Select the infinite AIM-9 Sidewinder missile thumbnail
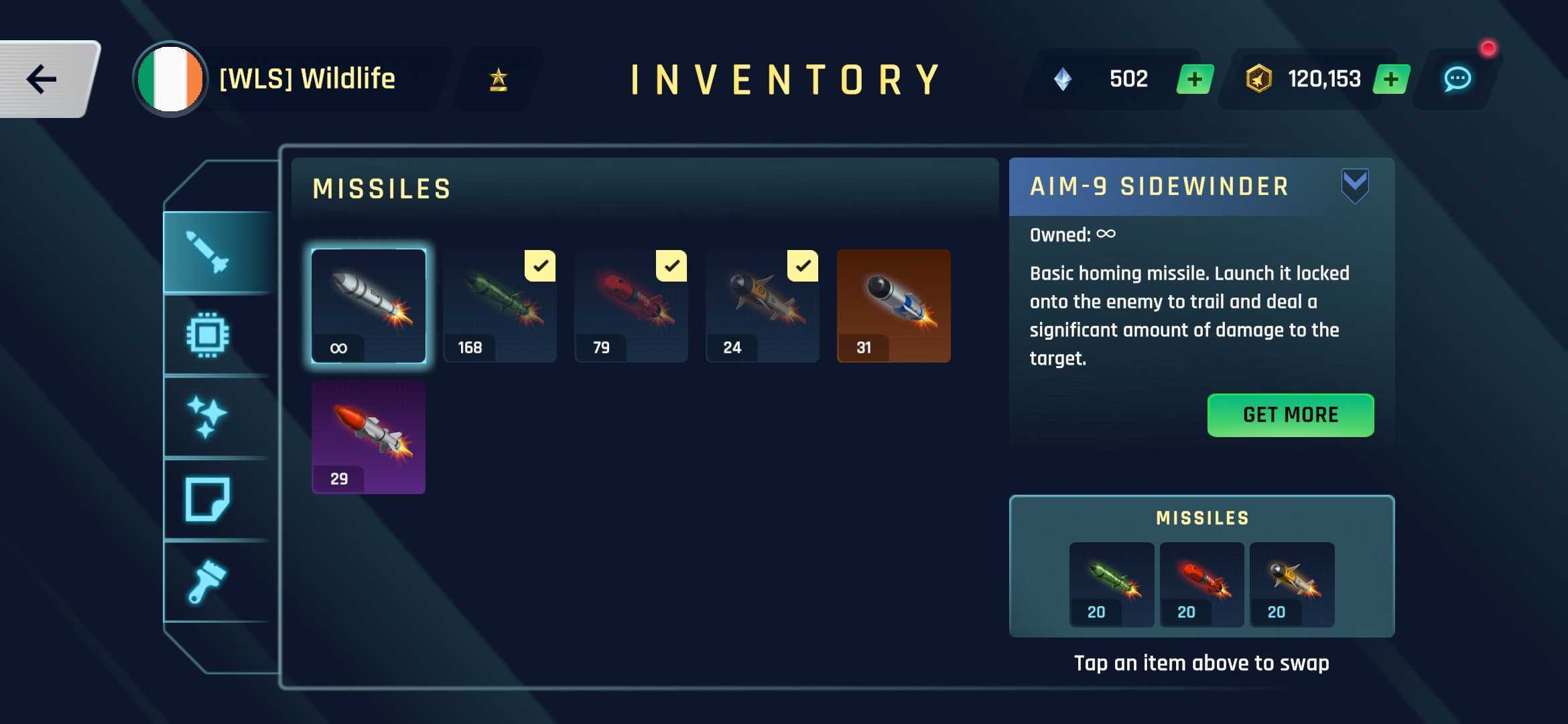1568x724 pixels. [x=369, y=306]
